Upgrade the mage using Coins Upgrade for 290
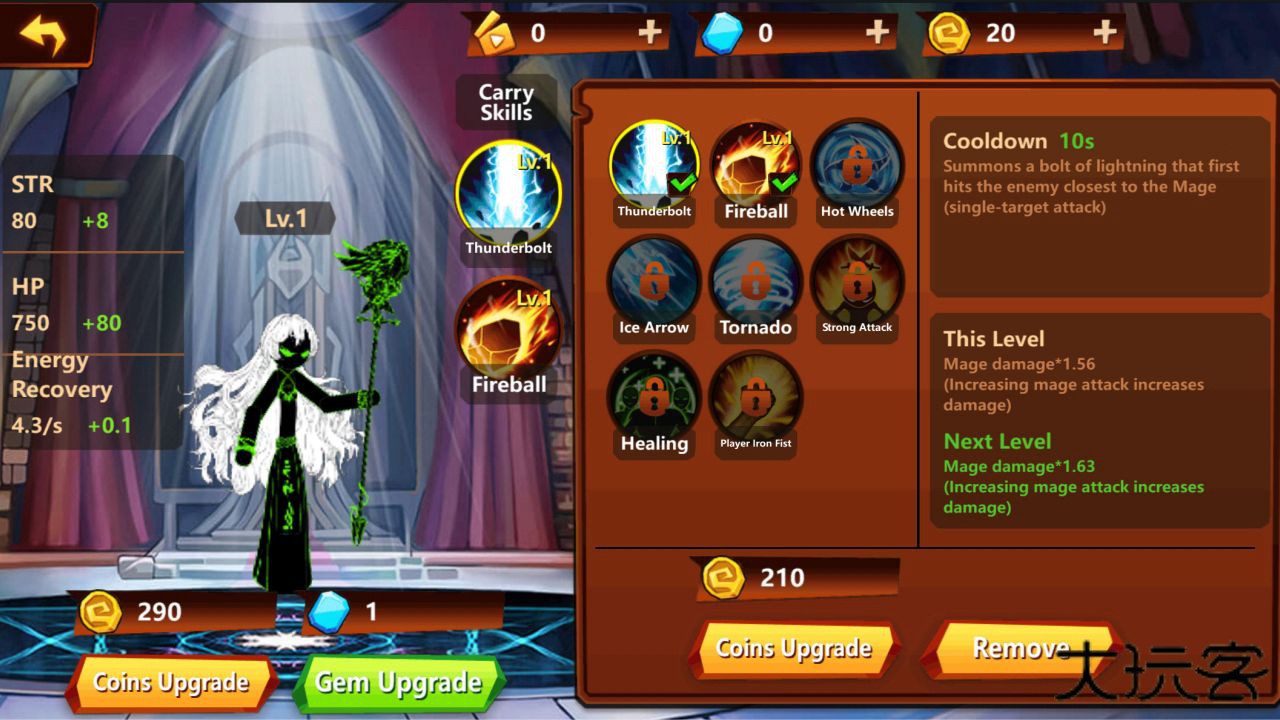 tap(171, 683)
